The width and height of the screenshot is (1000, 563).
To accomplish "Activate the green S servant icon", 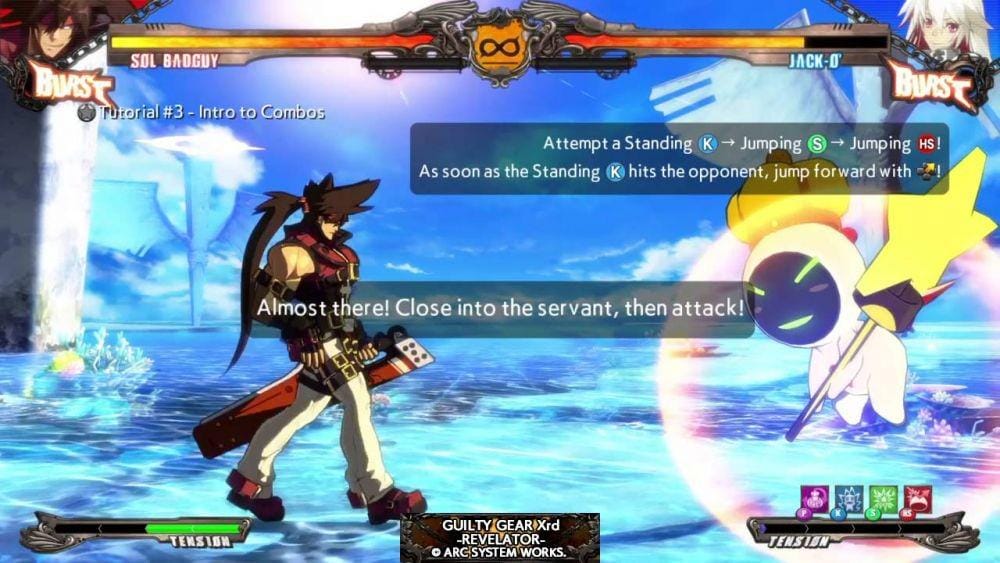I will pos(884,498).
